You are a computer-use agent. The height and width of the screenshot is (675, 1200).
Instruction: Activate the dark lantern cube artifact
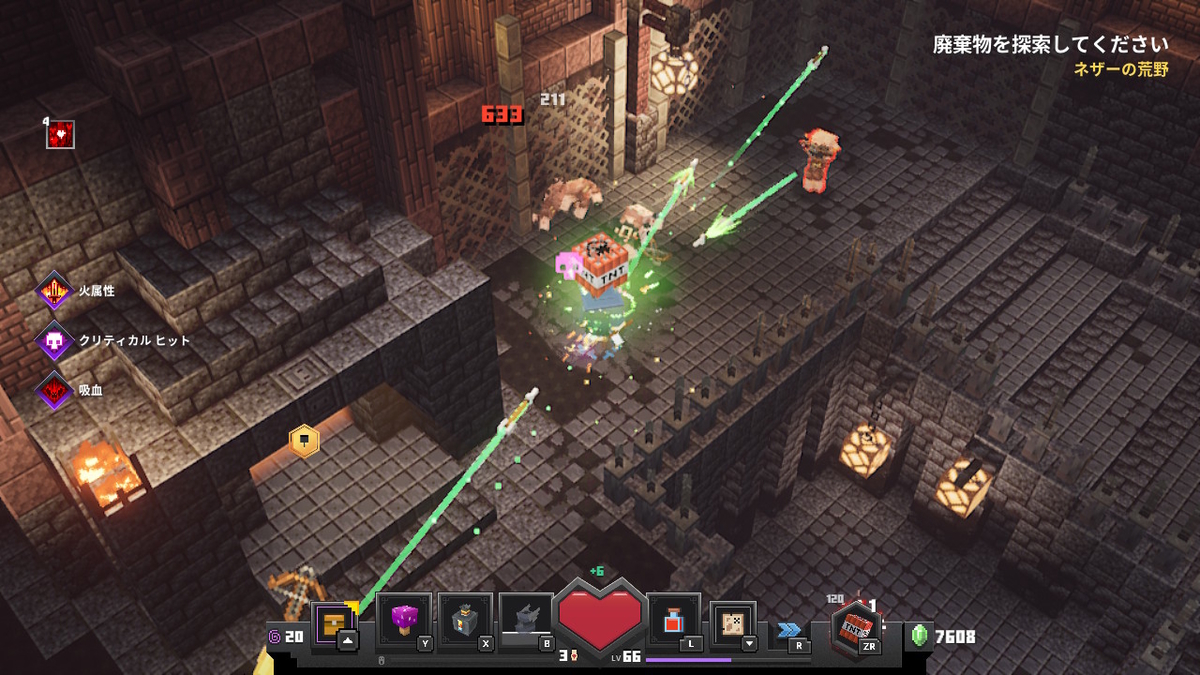coord(465,620)
